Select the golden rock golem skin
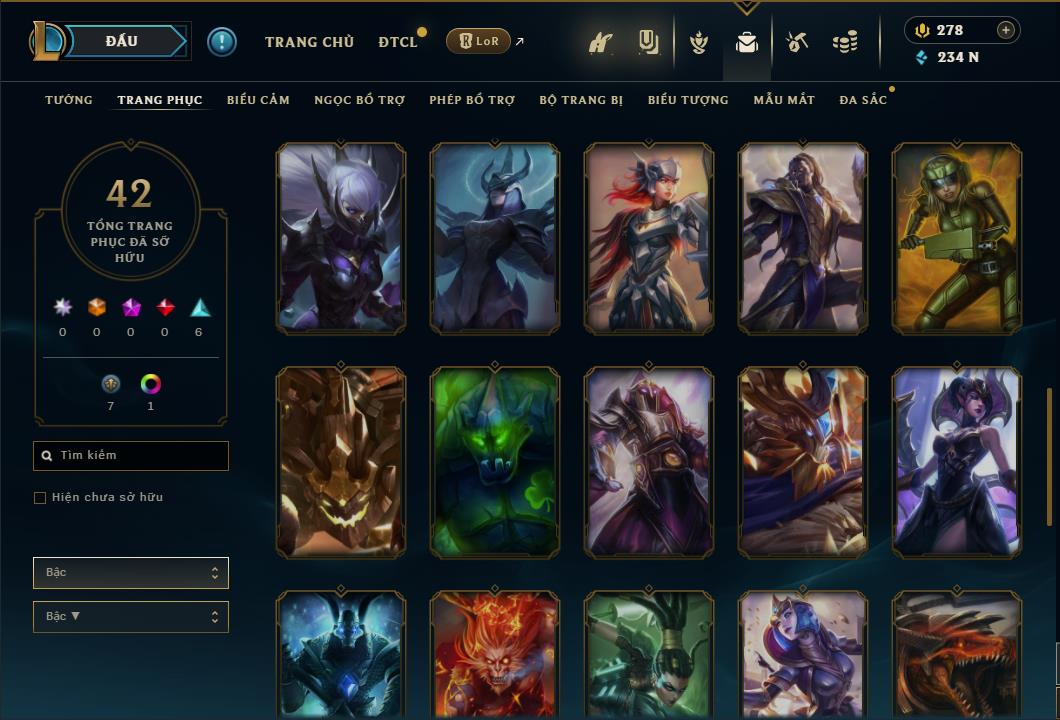Image resolution: width=1060 pixels, height=720 pixels. click(341, 462)
